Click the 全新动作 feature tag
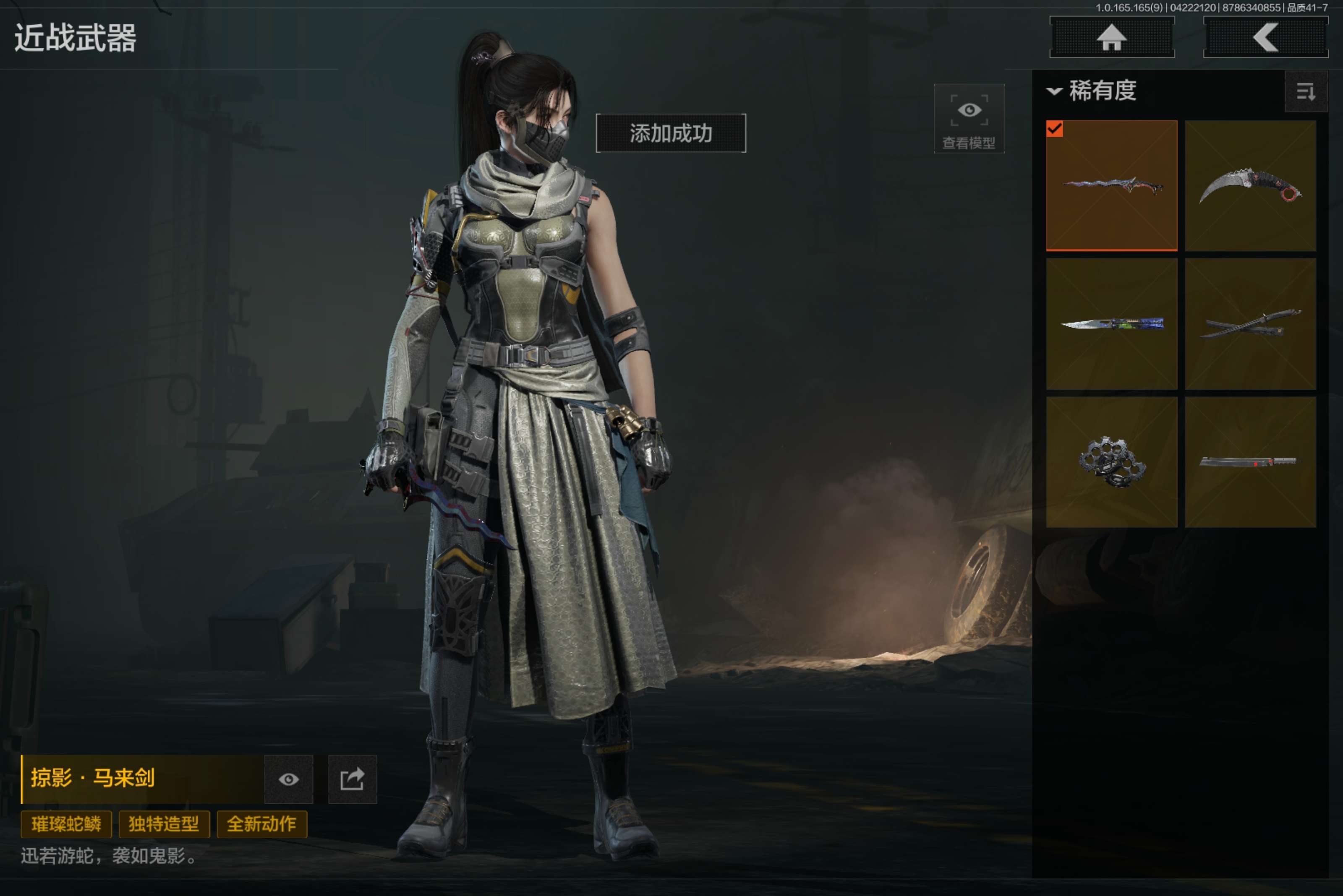 coord(262,824)
